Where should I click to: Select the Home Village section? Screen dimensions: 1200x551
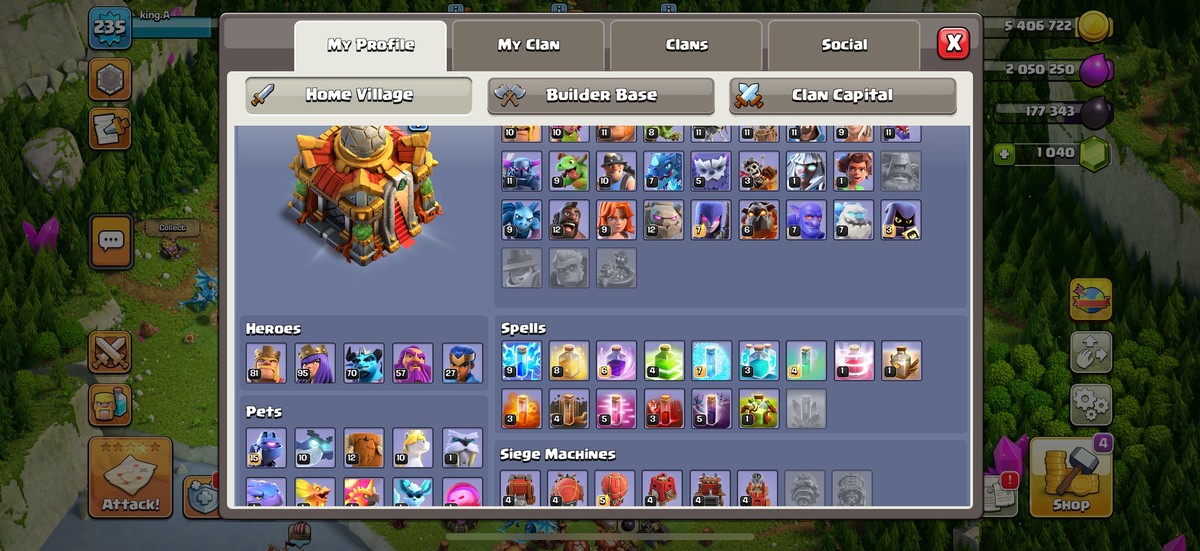(358, 96)
